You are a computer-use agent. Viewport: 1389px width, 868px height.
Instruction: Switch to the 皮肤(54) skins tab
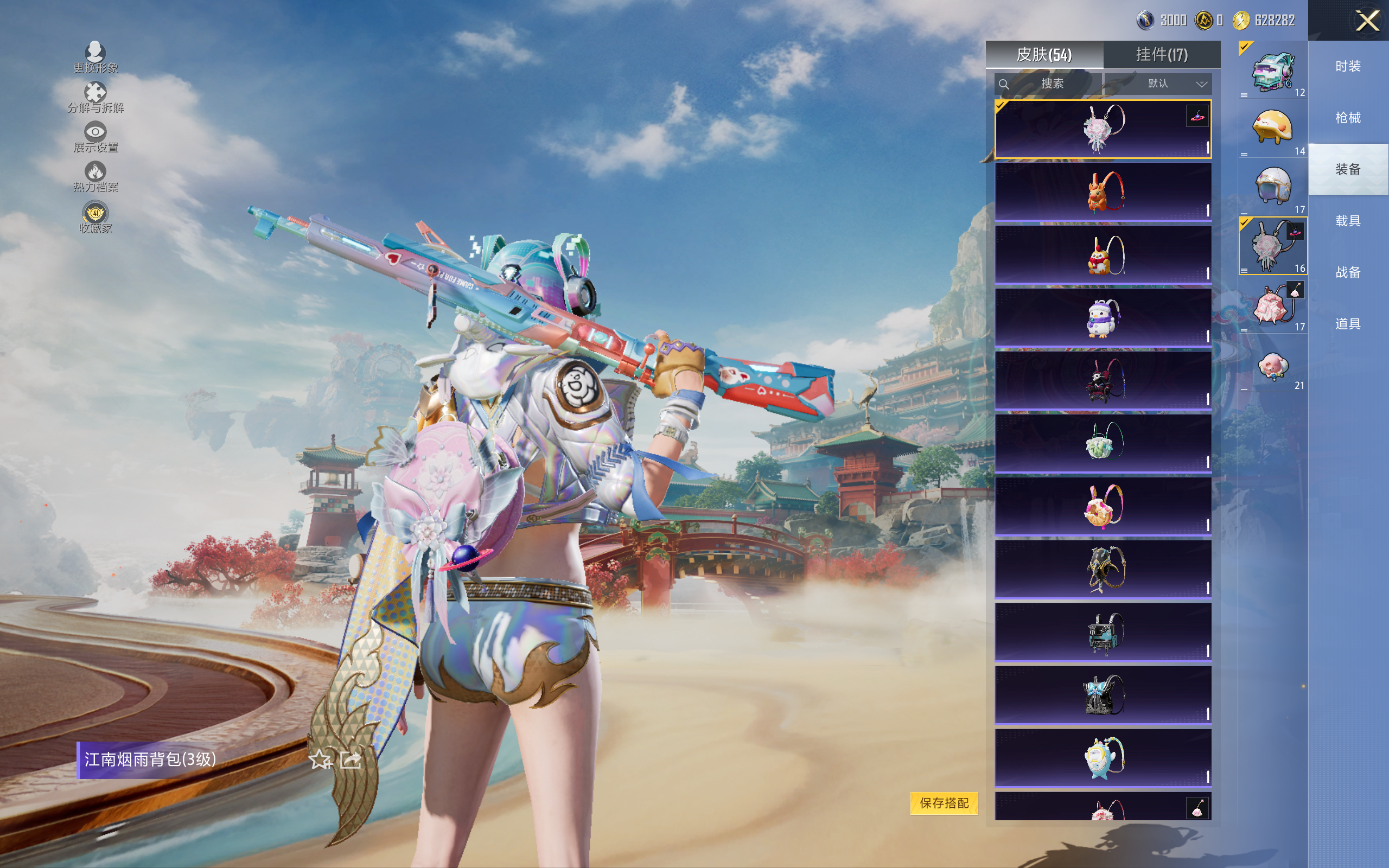point(1043,55)
